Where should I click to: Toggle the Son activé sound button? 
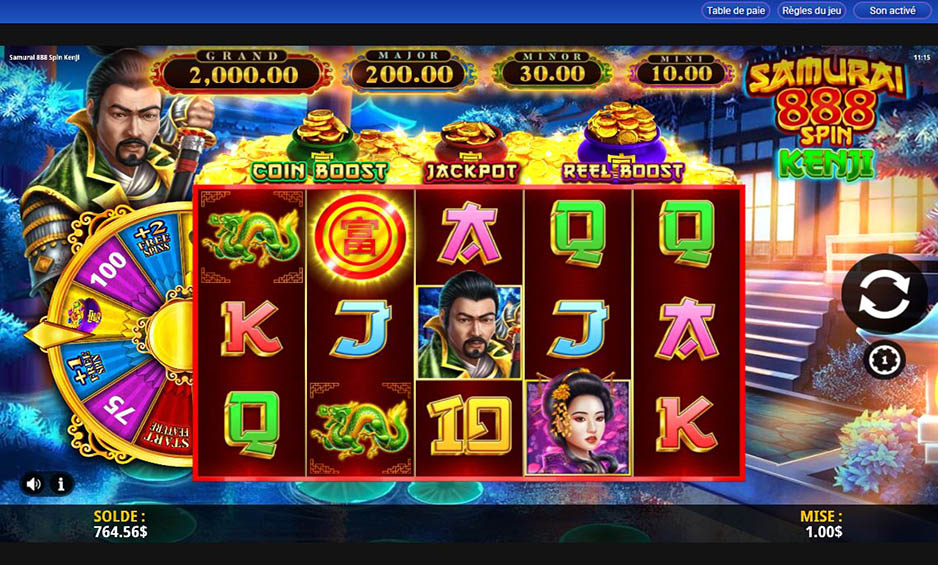(x=892, y=11)
